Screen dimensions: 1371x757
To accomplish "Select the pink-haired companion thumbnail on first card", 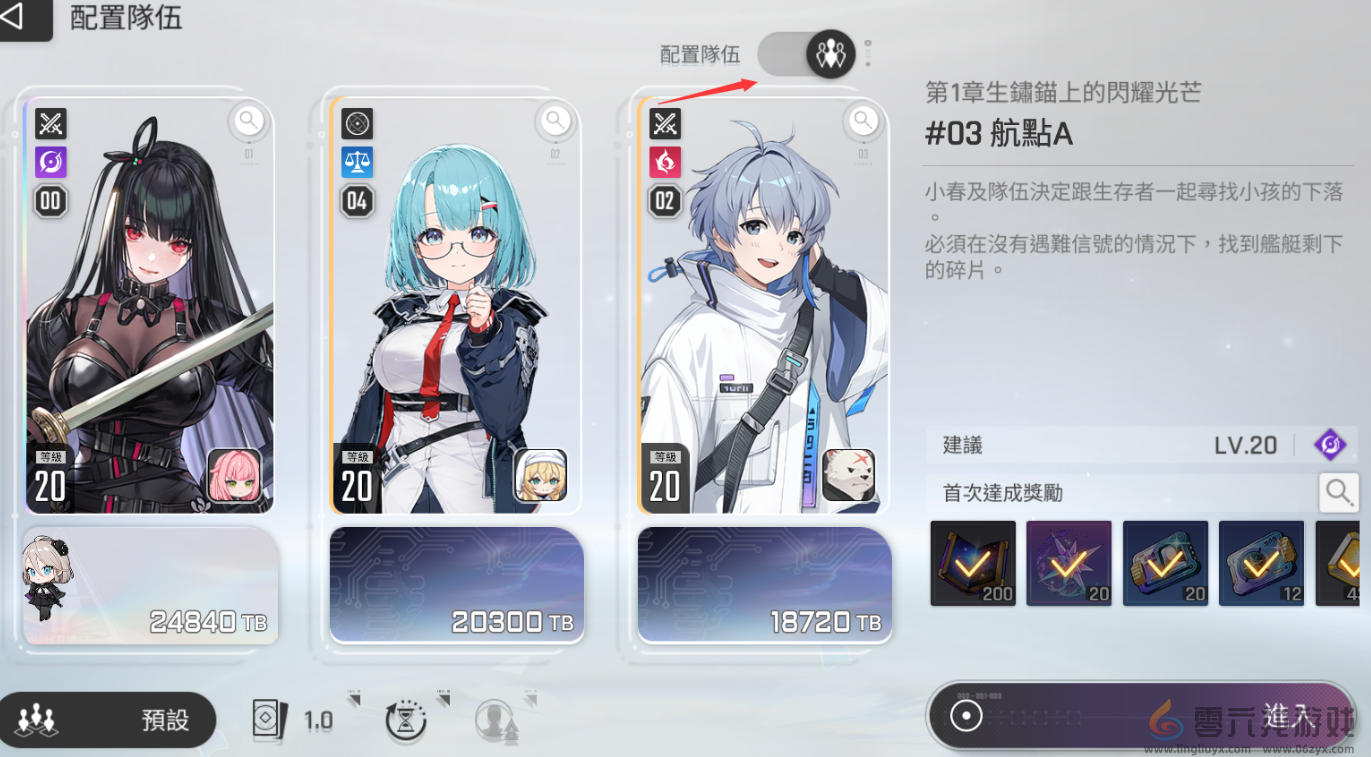I will 232,476.
